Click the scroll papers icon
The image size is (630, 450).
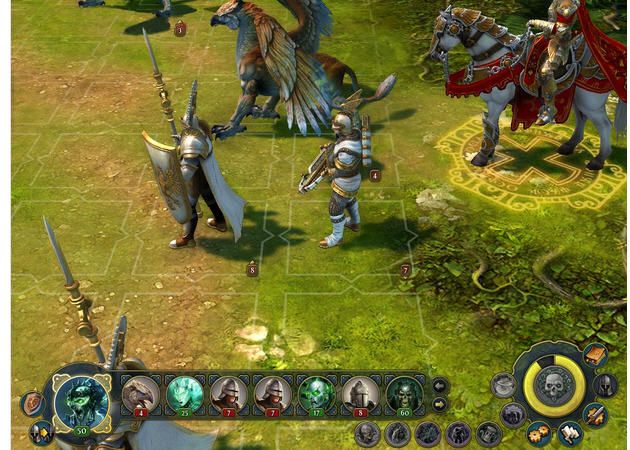570,433
